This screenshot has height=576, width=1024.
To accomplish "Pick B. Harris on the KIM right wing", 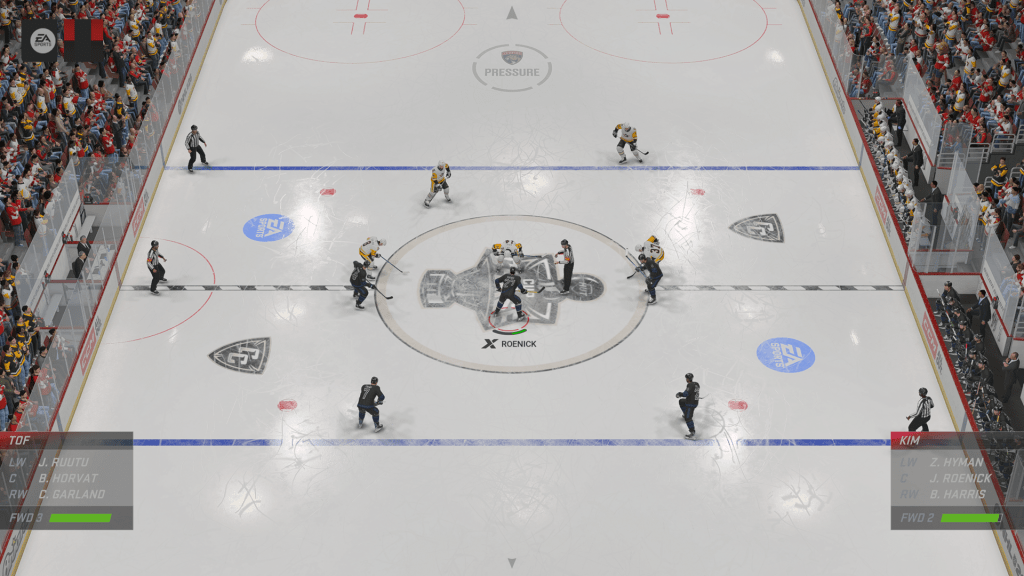I will coord(957,494).
